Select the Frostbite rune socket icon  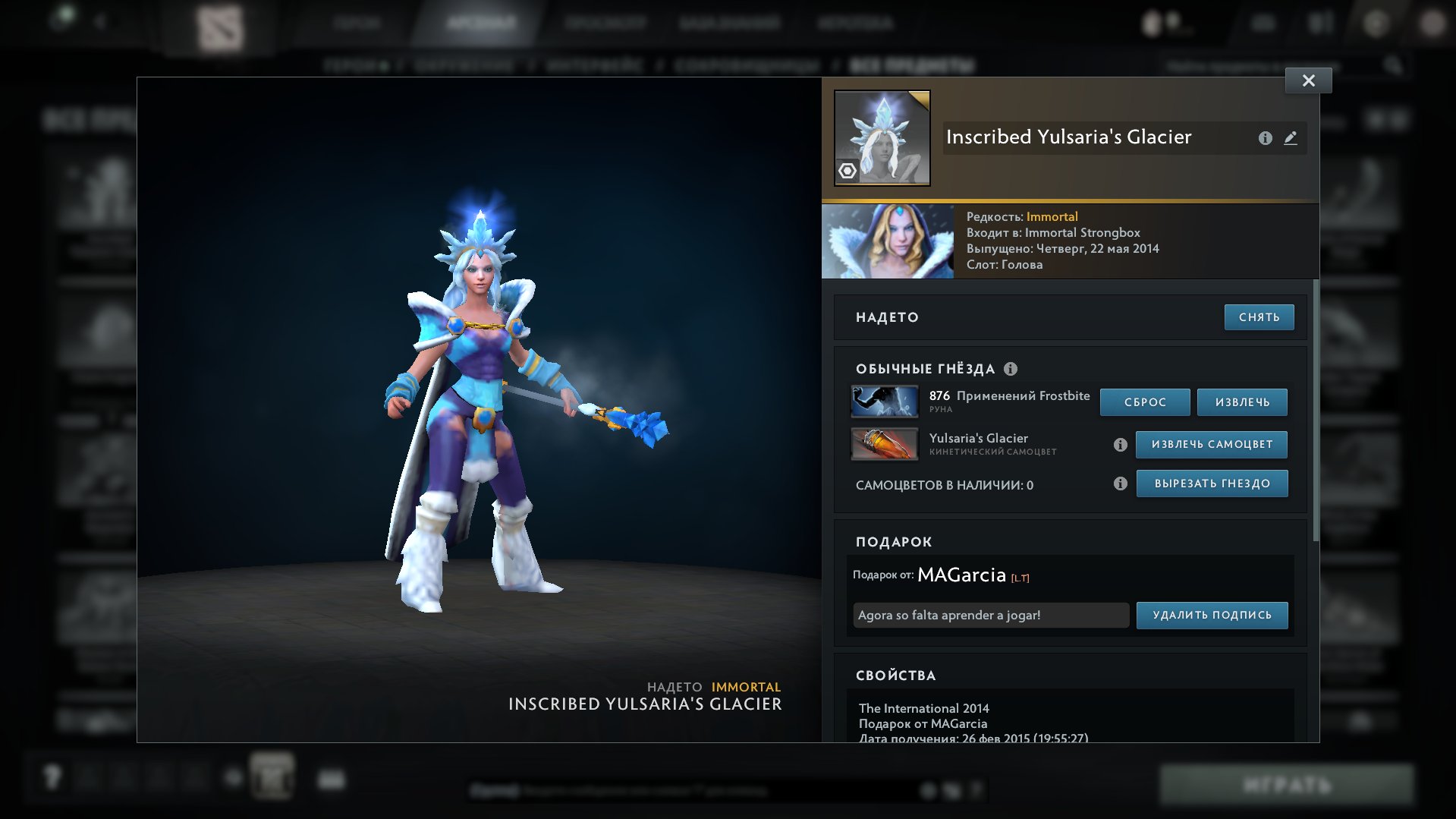(885, 402)
